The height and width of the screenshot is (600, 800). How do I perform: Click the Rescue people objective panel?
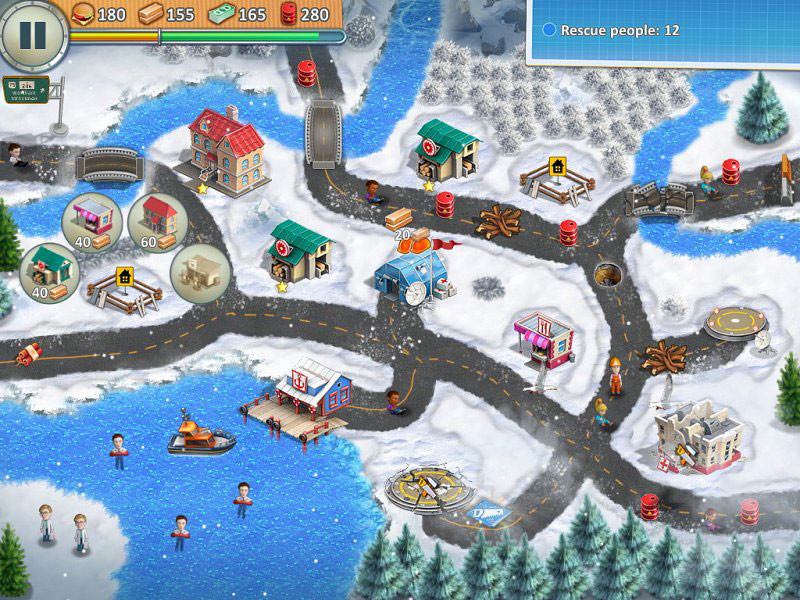pos(662,31)
